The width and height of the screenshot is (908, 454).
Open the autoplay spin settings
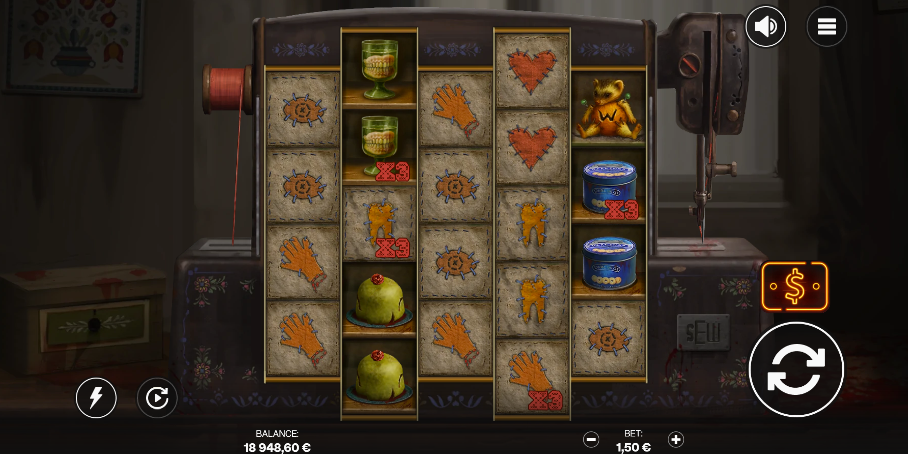157,399
